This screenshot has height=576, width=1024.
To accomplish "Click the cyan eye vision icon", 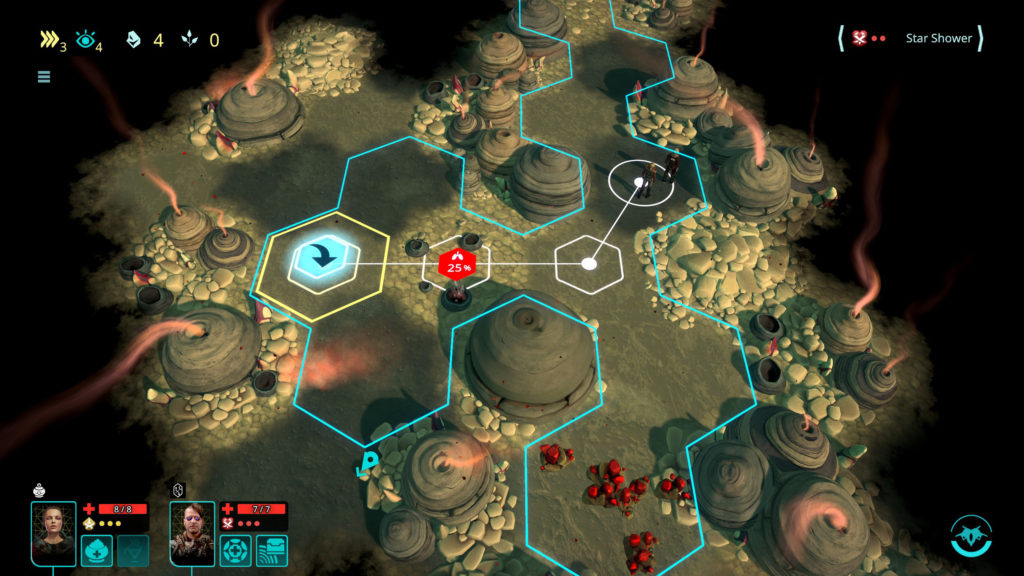I will click(x=85, y=41).
